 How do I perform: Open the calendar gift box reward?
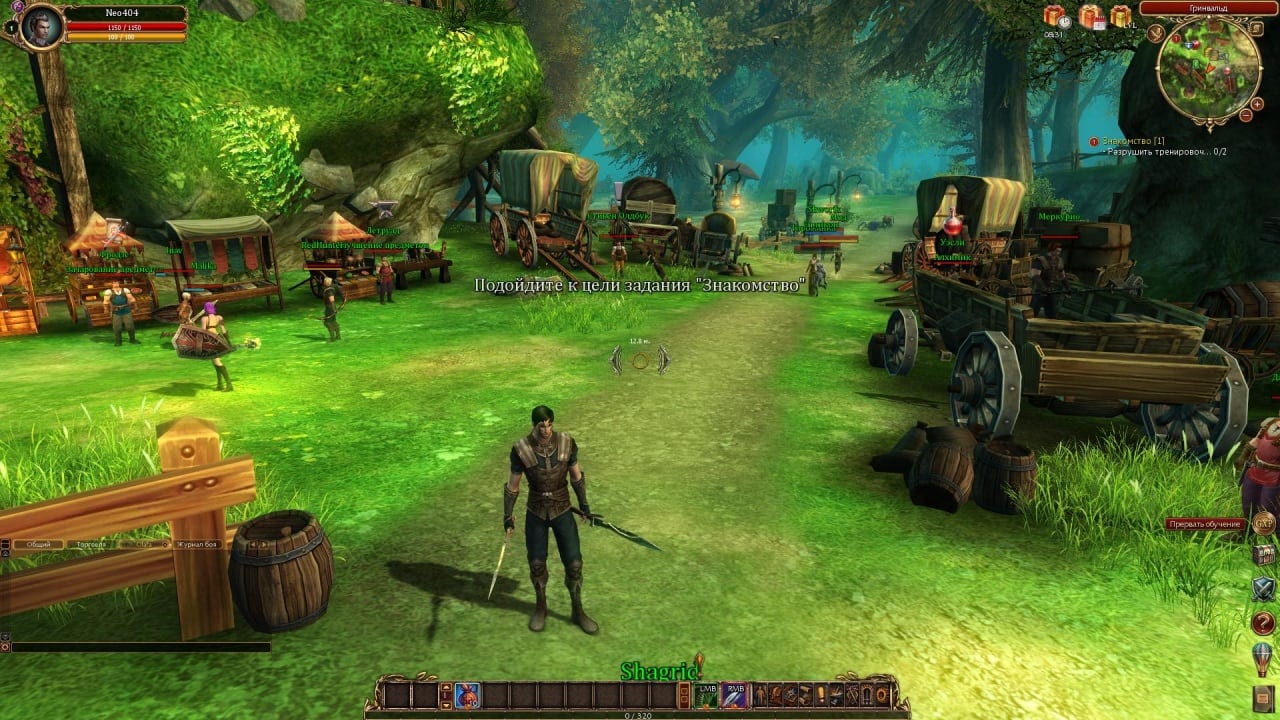[x=1089, y=16]
